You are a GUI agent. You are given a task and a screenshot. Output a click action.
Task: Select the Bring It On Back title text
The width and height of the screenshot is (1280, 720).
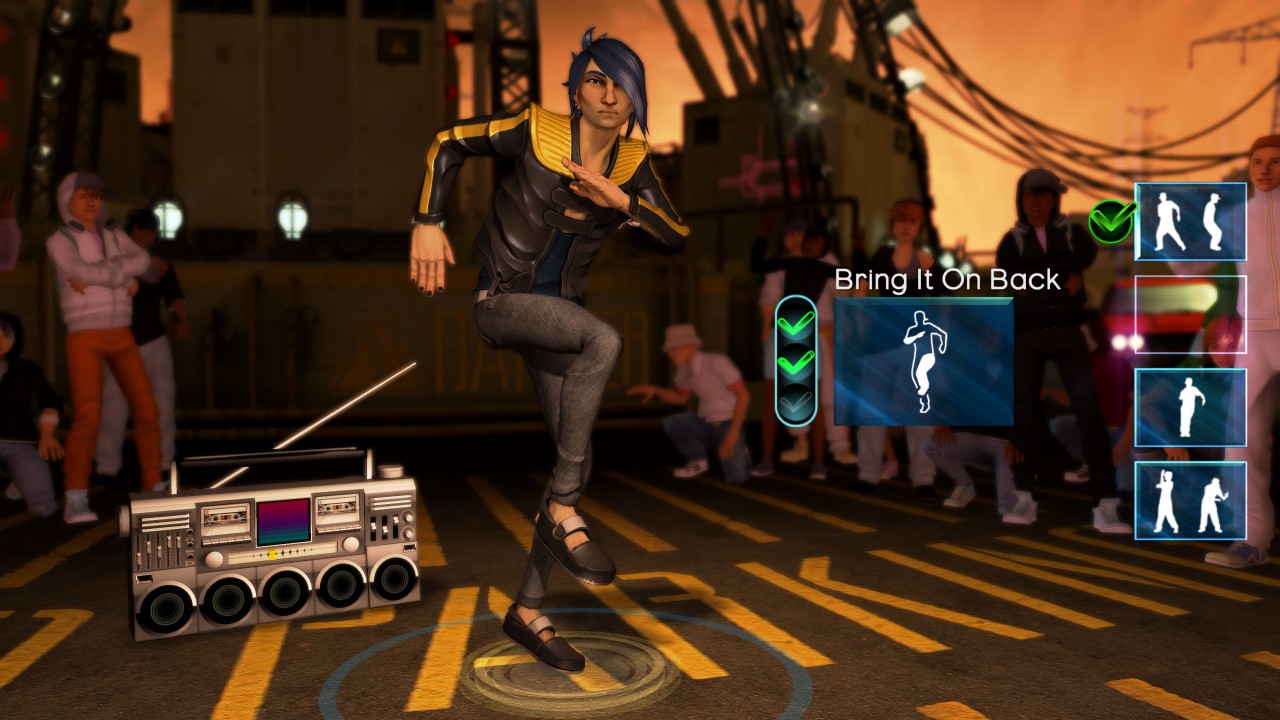click(946, 281)
